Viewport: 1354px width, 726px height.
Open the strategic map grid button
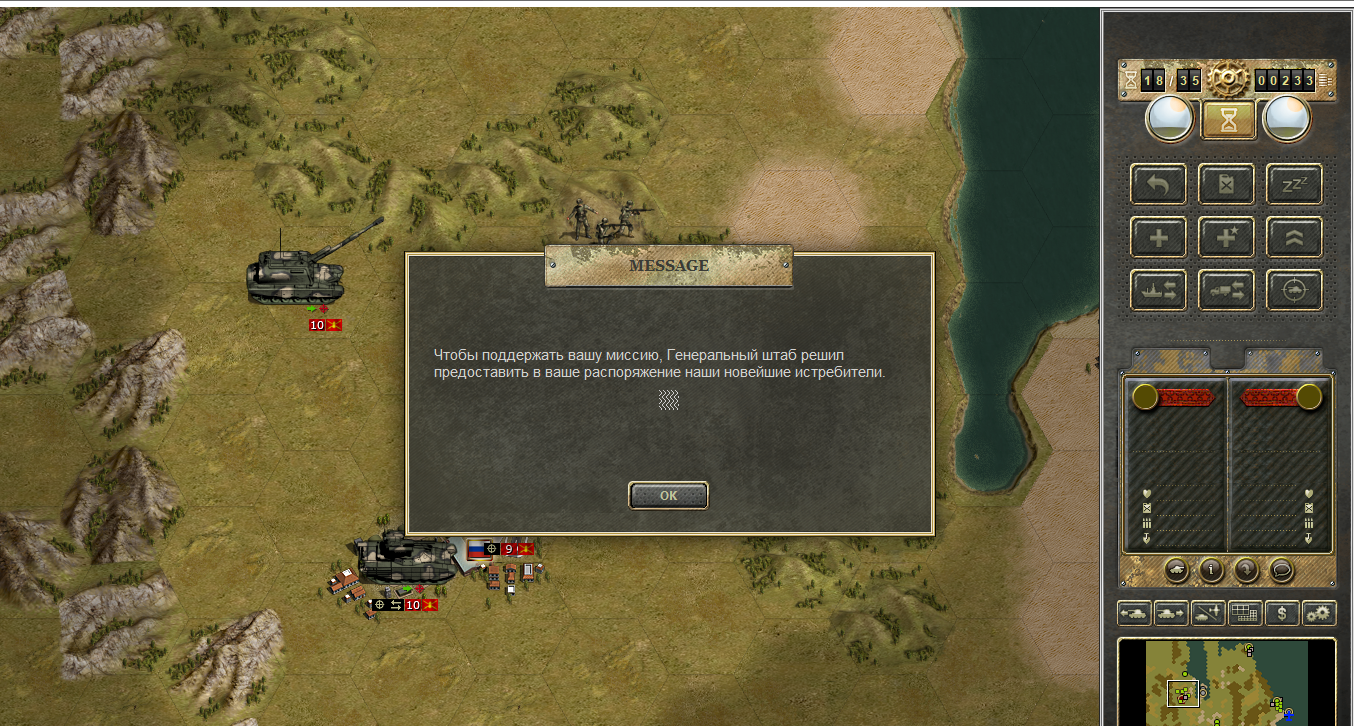(x=1245, y=613)
